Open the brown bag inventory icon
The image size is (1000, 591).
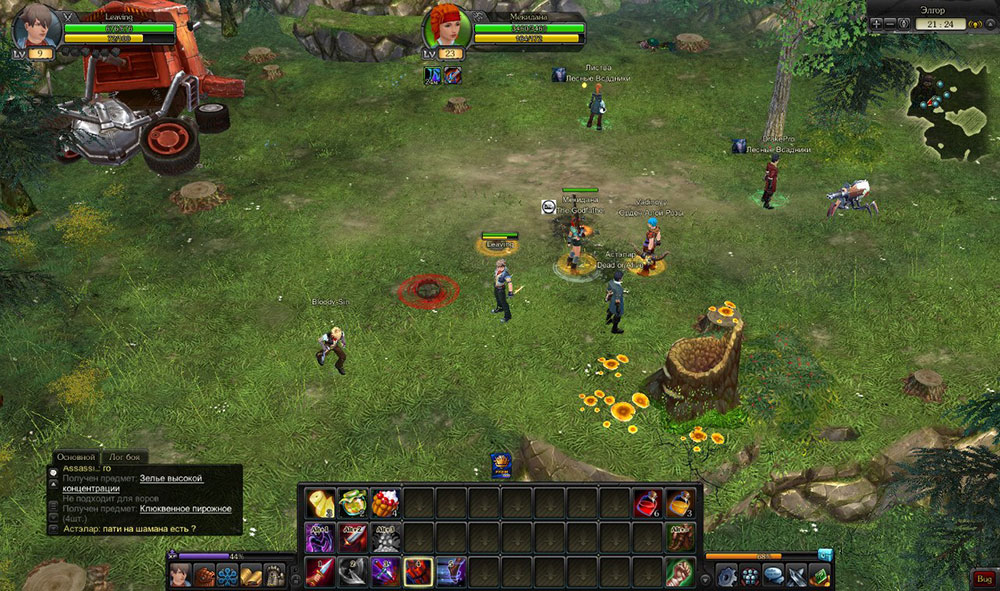[204, 575]
